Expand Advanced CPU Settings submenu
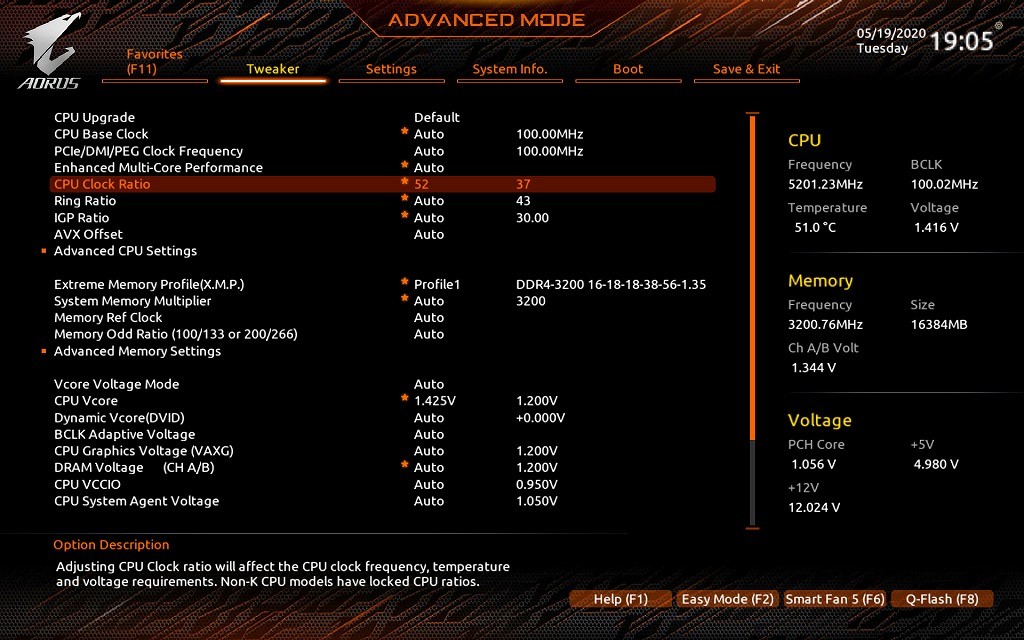 125,251
